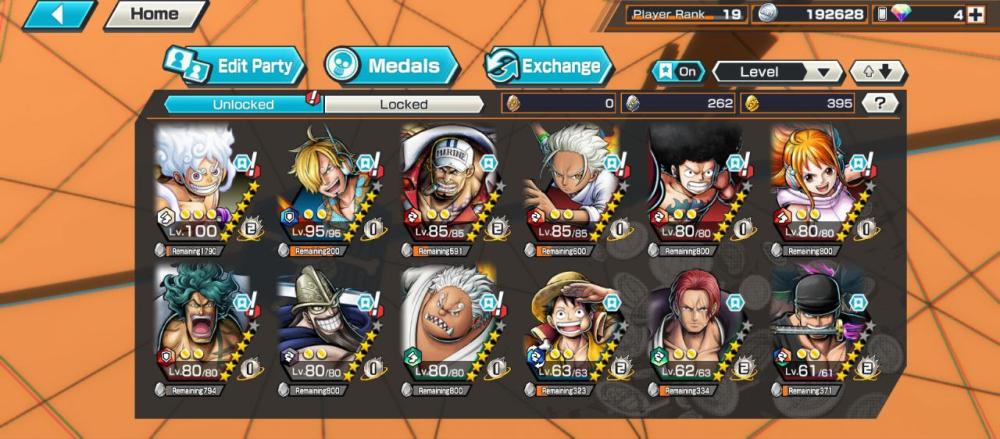Open the question mark help
Image resolution: width=1000 pixels, height=439 pixels.
coord(880,103)
